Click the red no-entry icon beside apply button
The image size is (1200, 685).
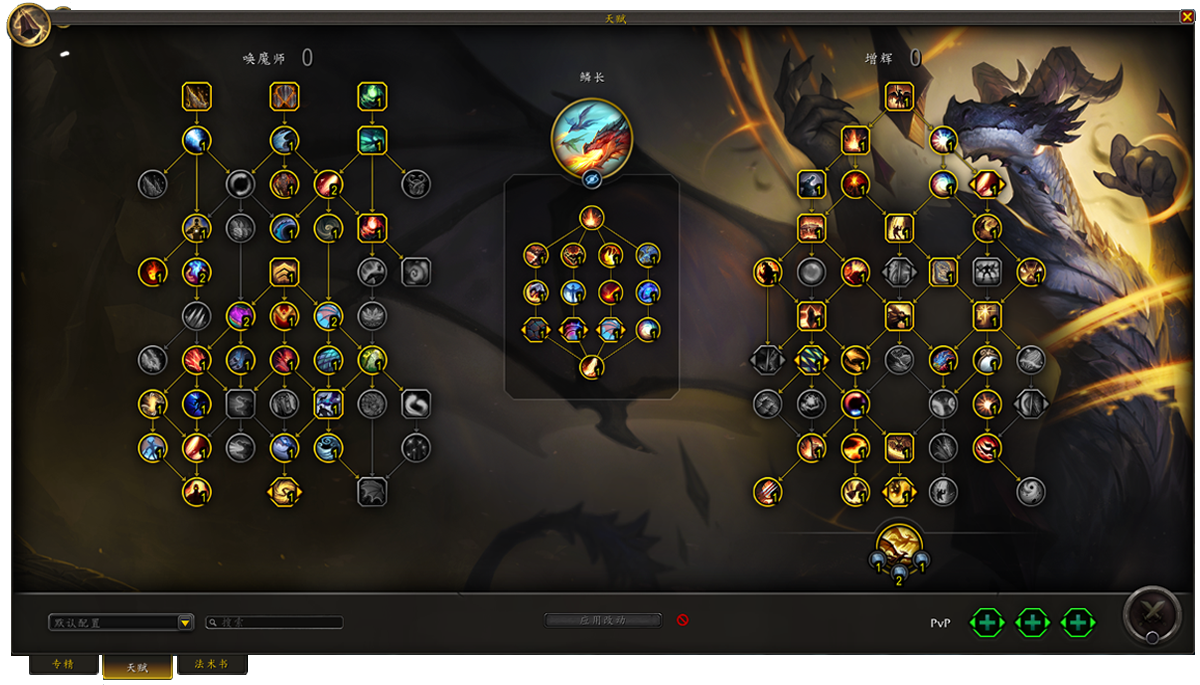pos(683,620)
